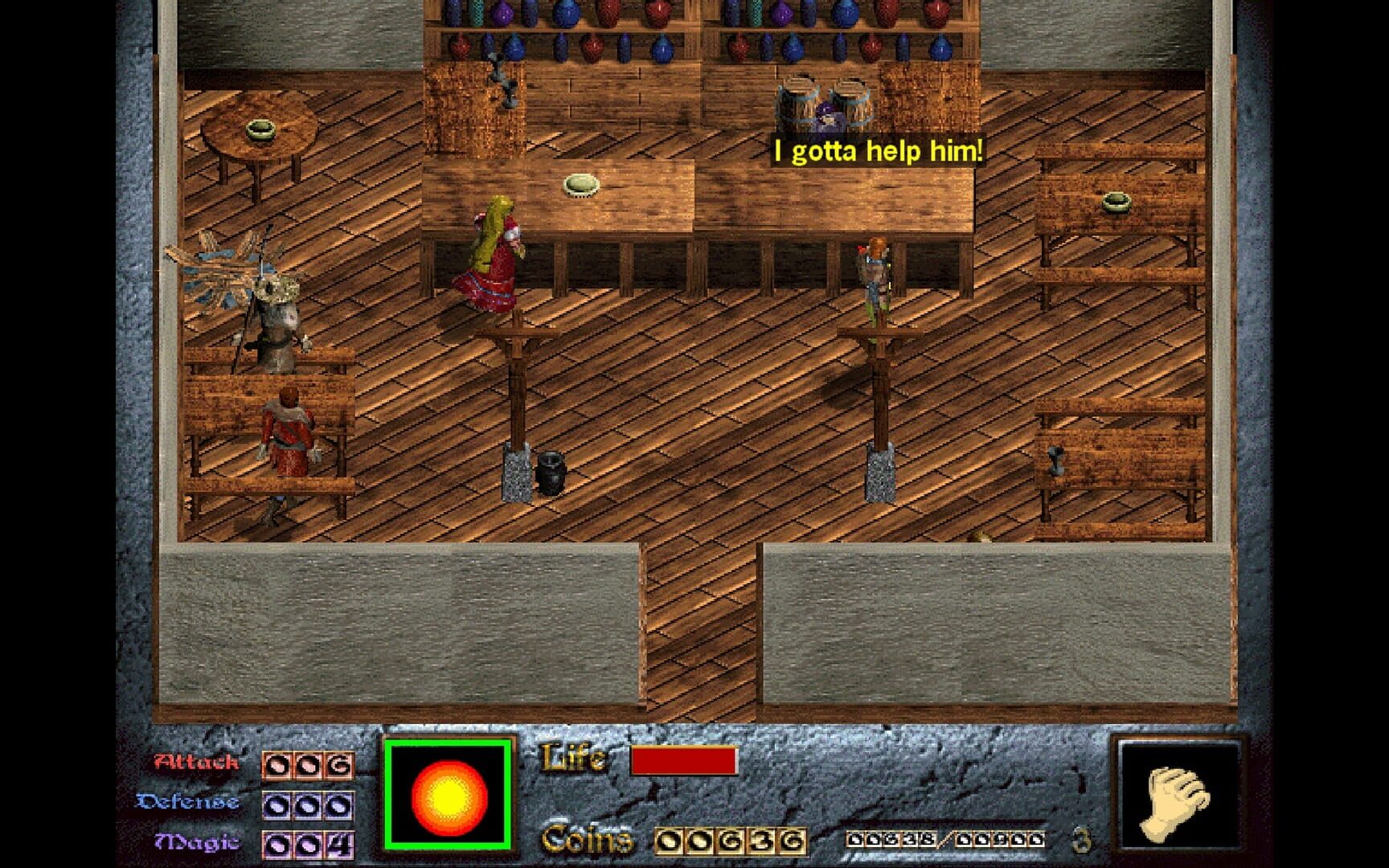
Task: Click the red Life bar
Action: [686, 758]
